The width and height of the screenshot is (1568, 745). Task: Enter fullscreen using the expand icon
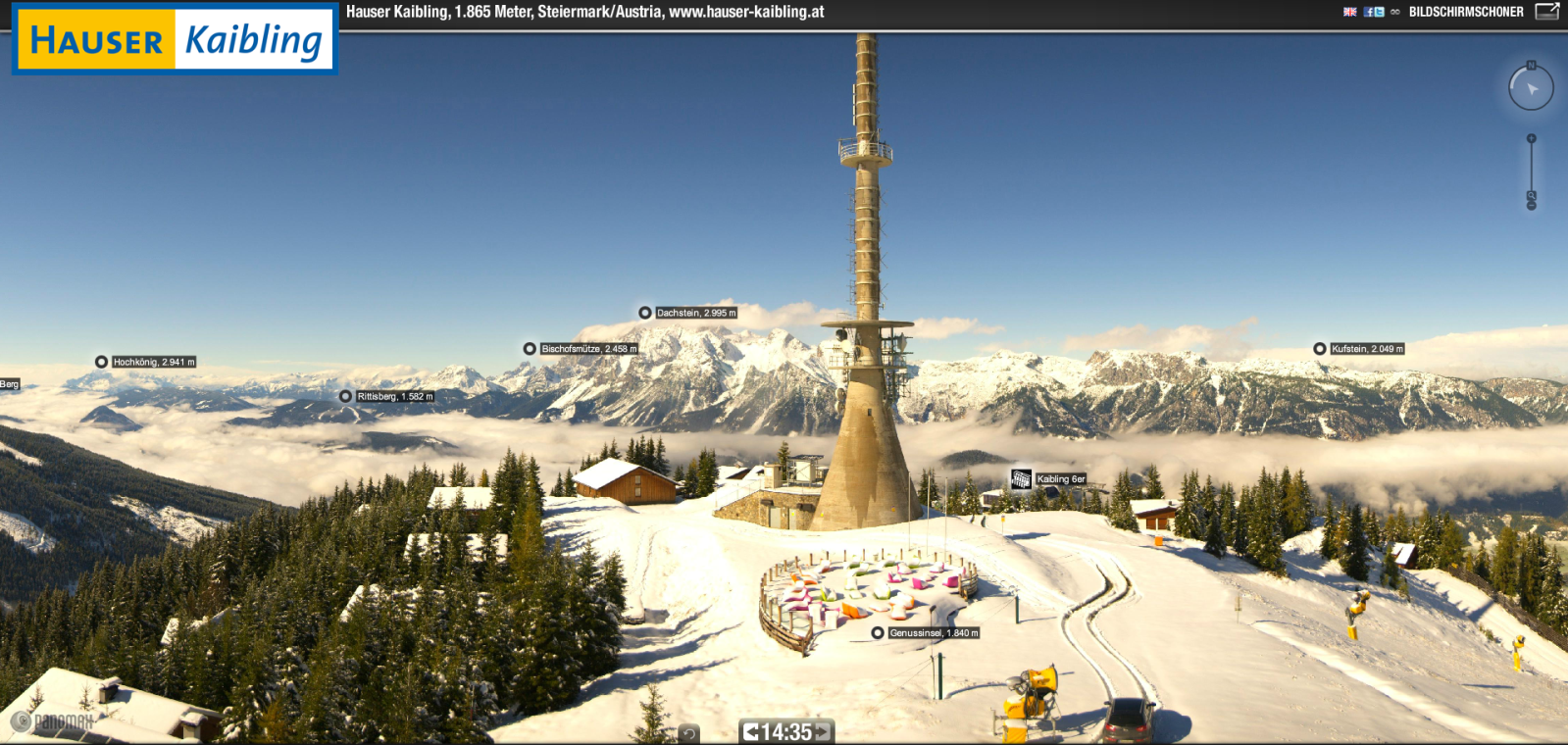(1547, 13)
